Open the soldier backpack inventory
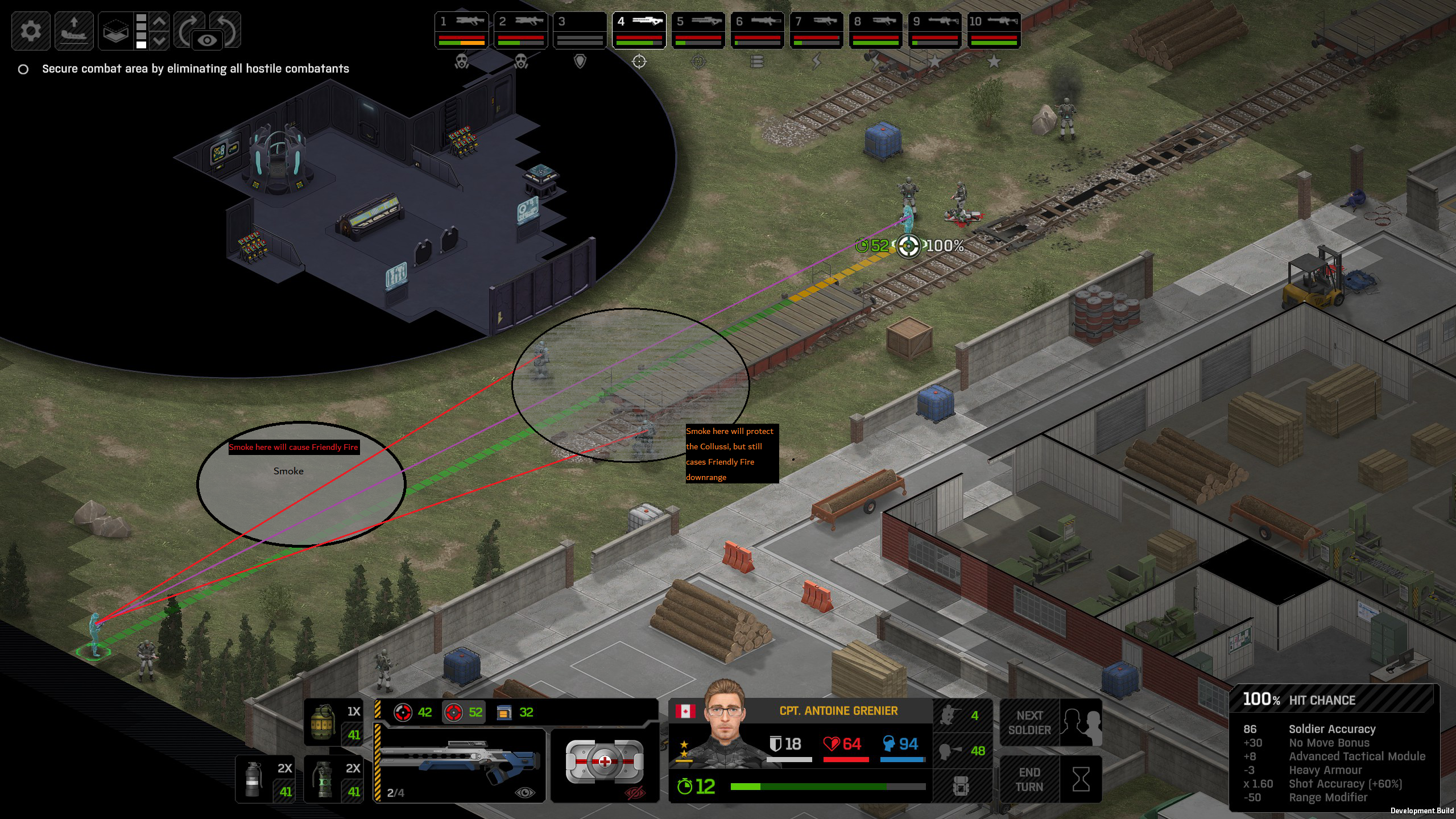Viewport: 1456px width, 819px height. [962, 787]
